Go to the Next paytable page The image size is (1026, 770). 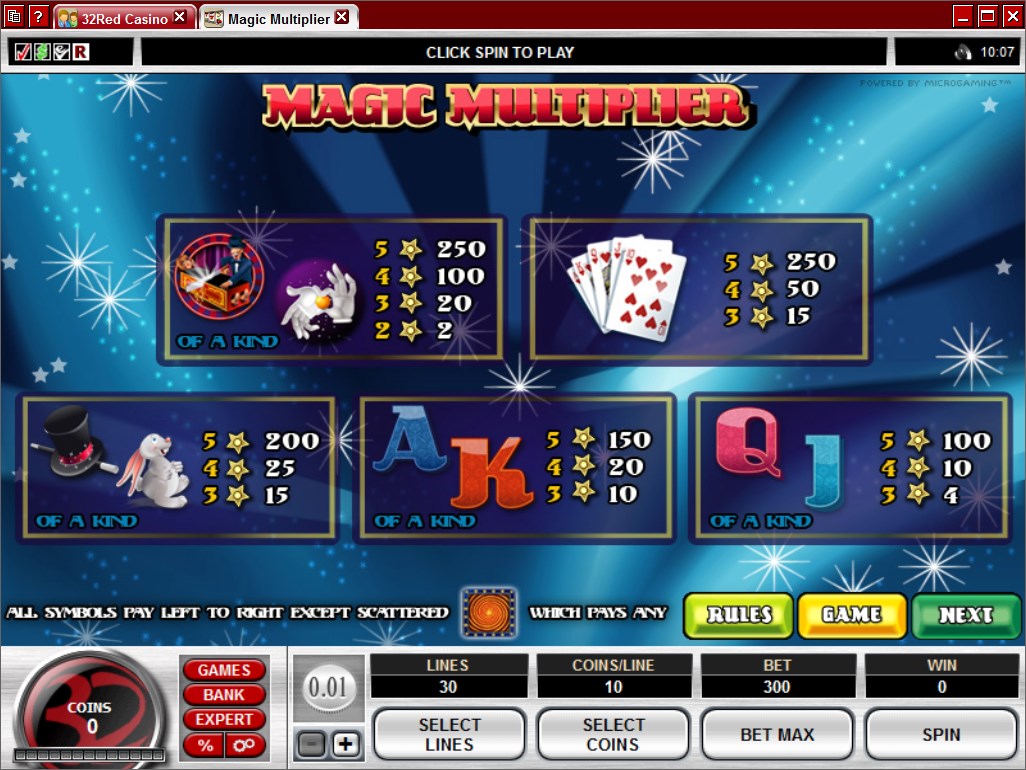click(x=965, y=615)
